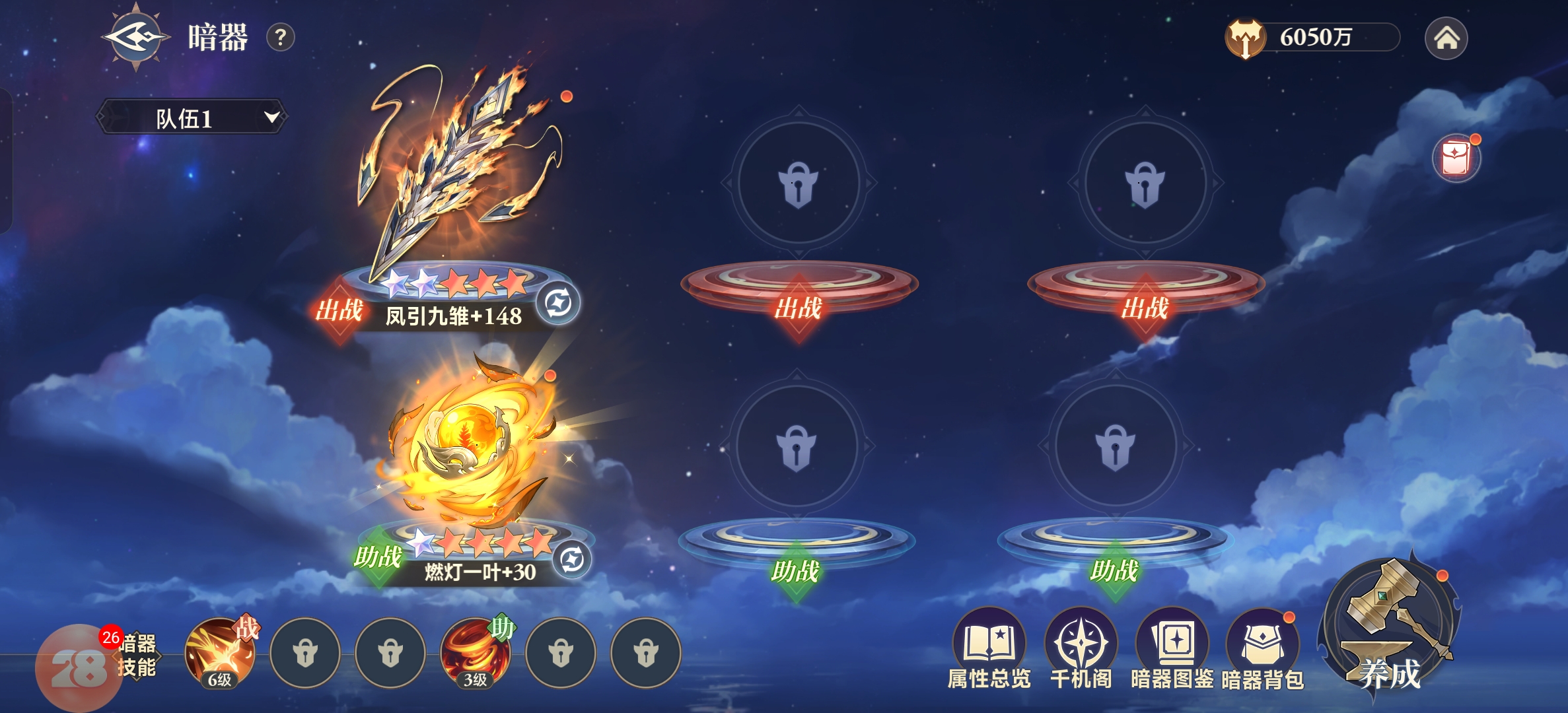Open the red envelope icon

point(1456,158)
